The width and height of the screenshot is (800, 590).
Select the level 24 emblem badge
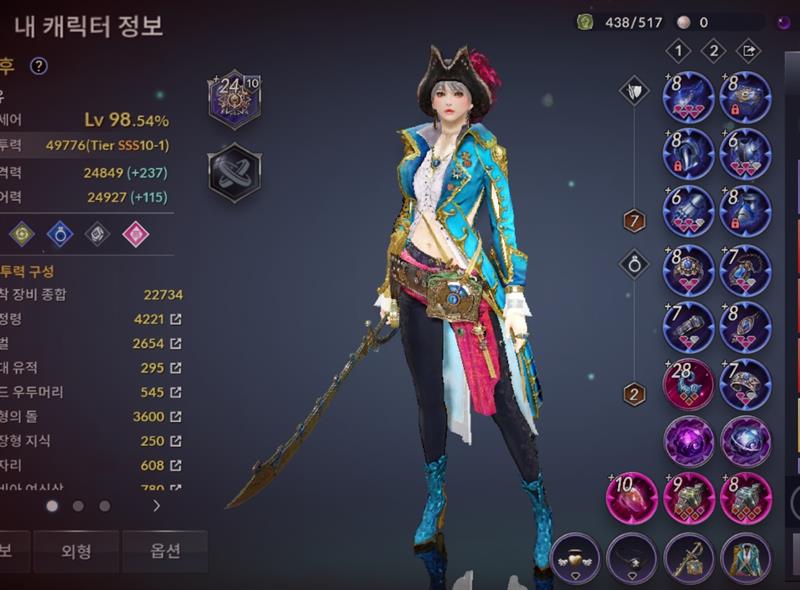(234, 98)
